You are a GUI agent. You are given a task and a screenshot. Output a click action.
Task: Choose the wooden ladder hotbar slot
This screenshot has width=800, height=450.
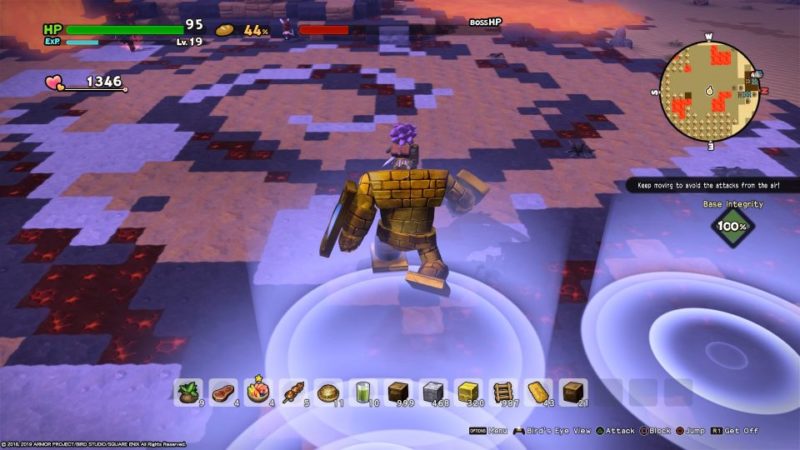(503, 392)
